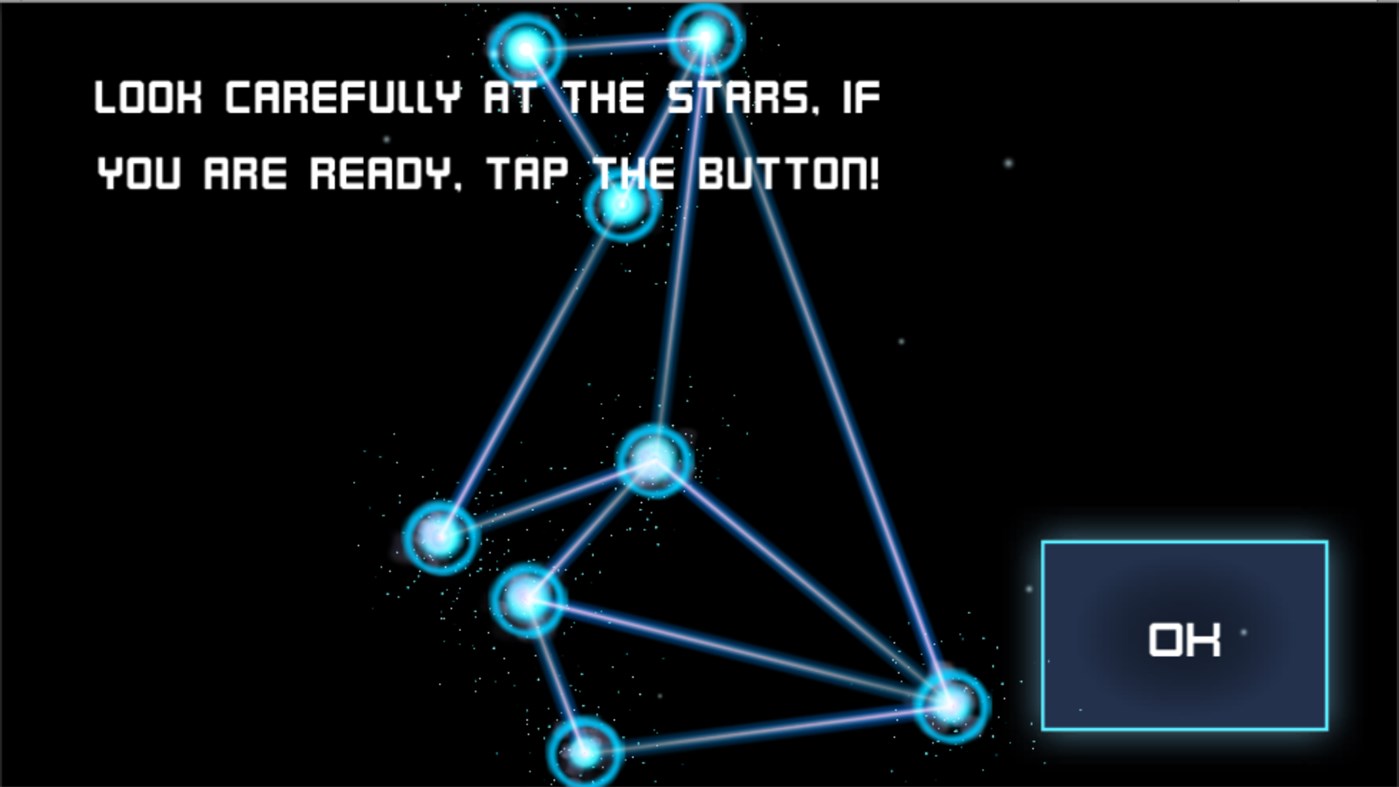Tap the rightmost star near the OK button
Image resolution: width=1399 pixels, height=787 pixels.
[952, 704]
